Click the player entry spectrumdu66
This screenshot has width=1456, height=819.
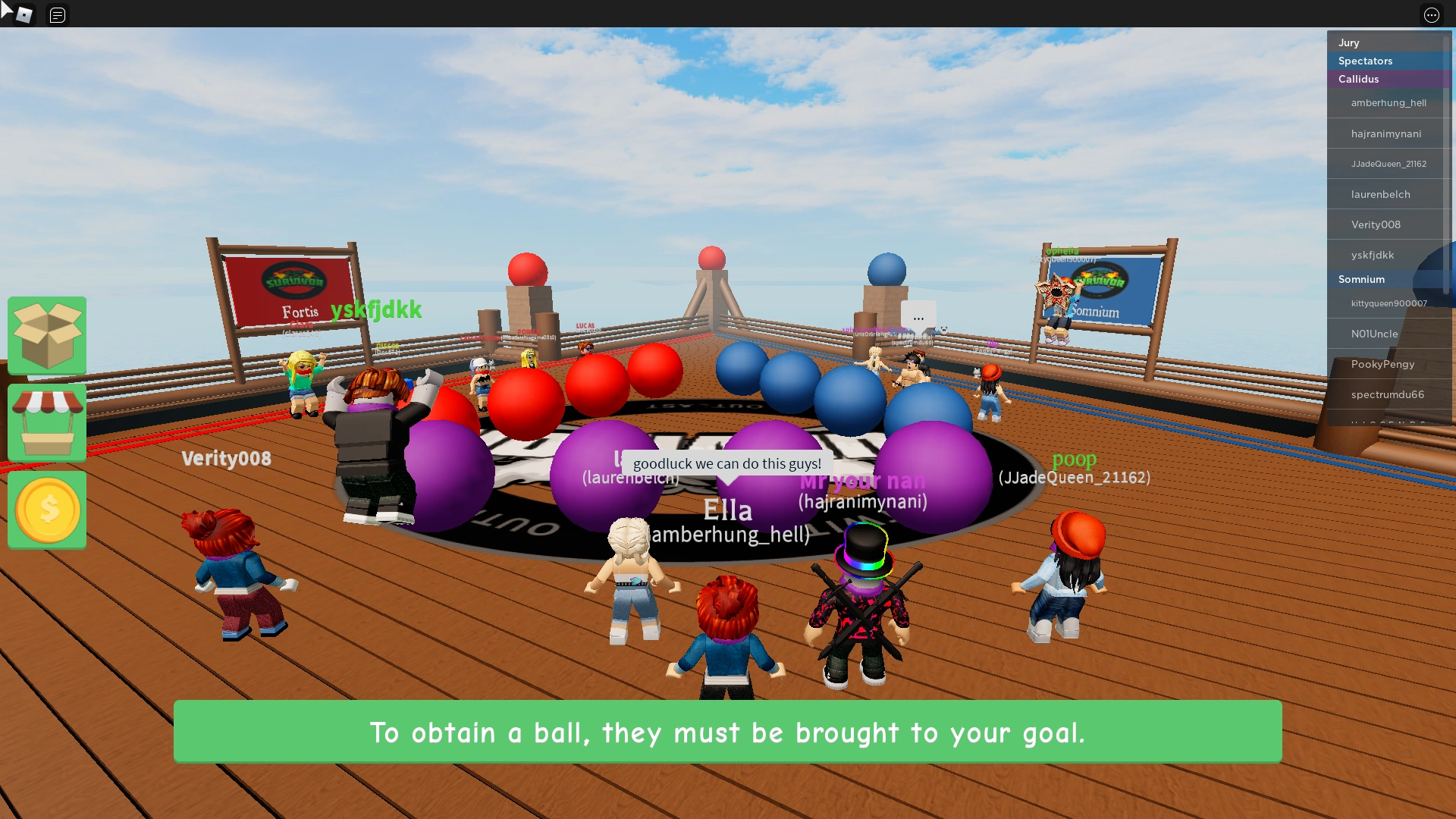pyautogui.click(x=1388, y=394)
